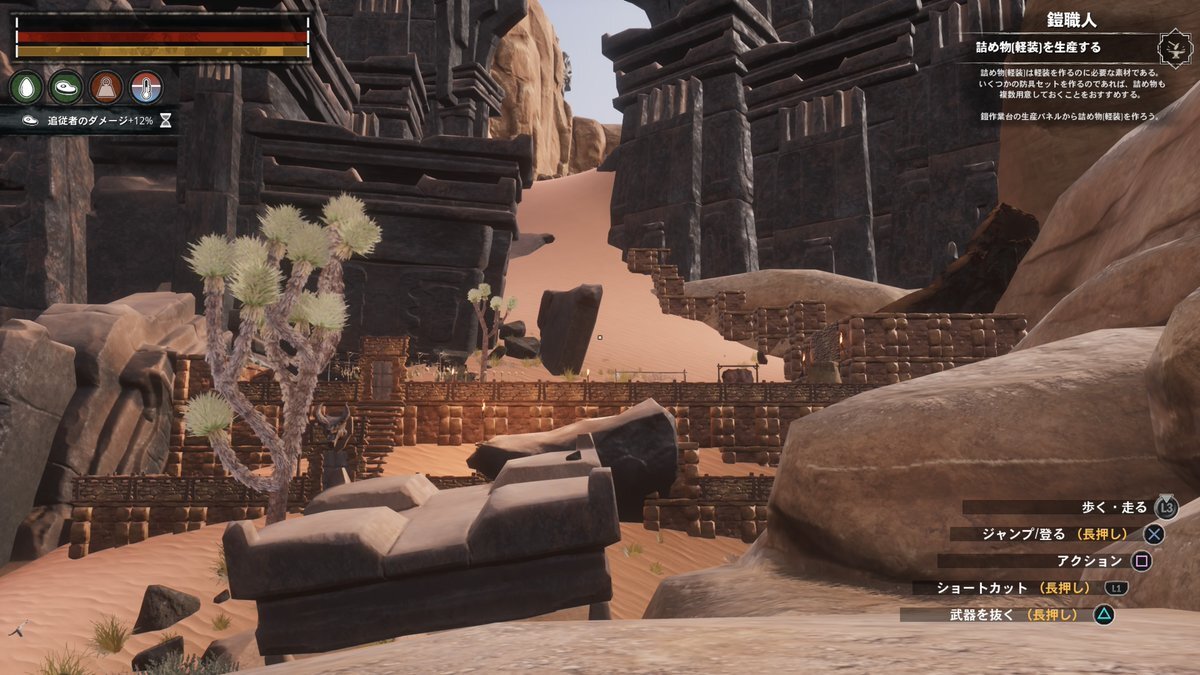Click the follower damage +12% buff entry

pos(90,120)
